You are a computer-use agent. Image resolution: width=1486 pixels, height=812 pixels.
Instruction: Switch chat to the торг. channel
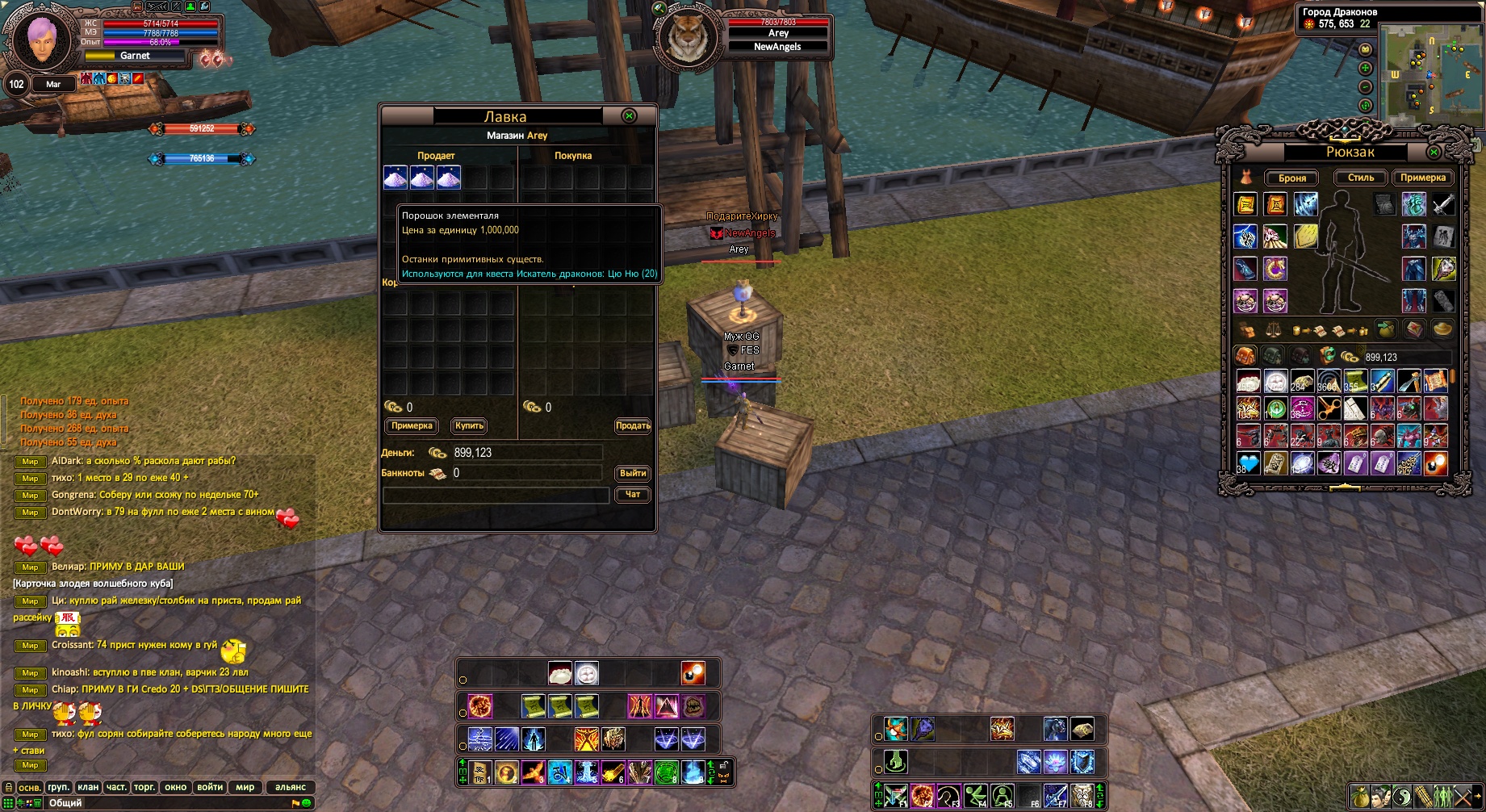click(x=144, y=787)
